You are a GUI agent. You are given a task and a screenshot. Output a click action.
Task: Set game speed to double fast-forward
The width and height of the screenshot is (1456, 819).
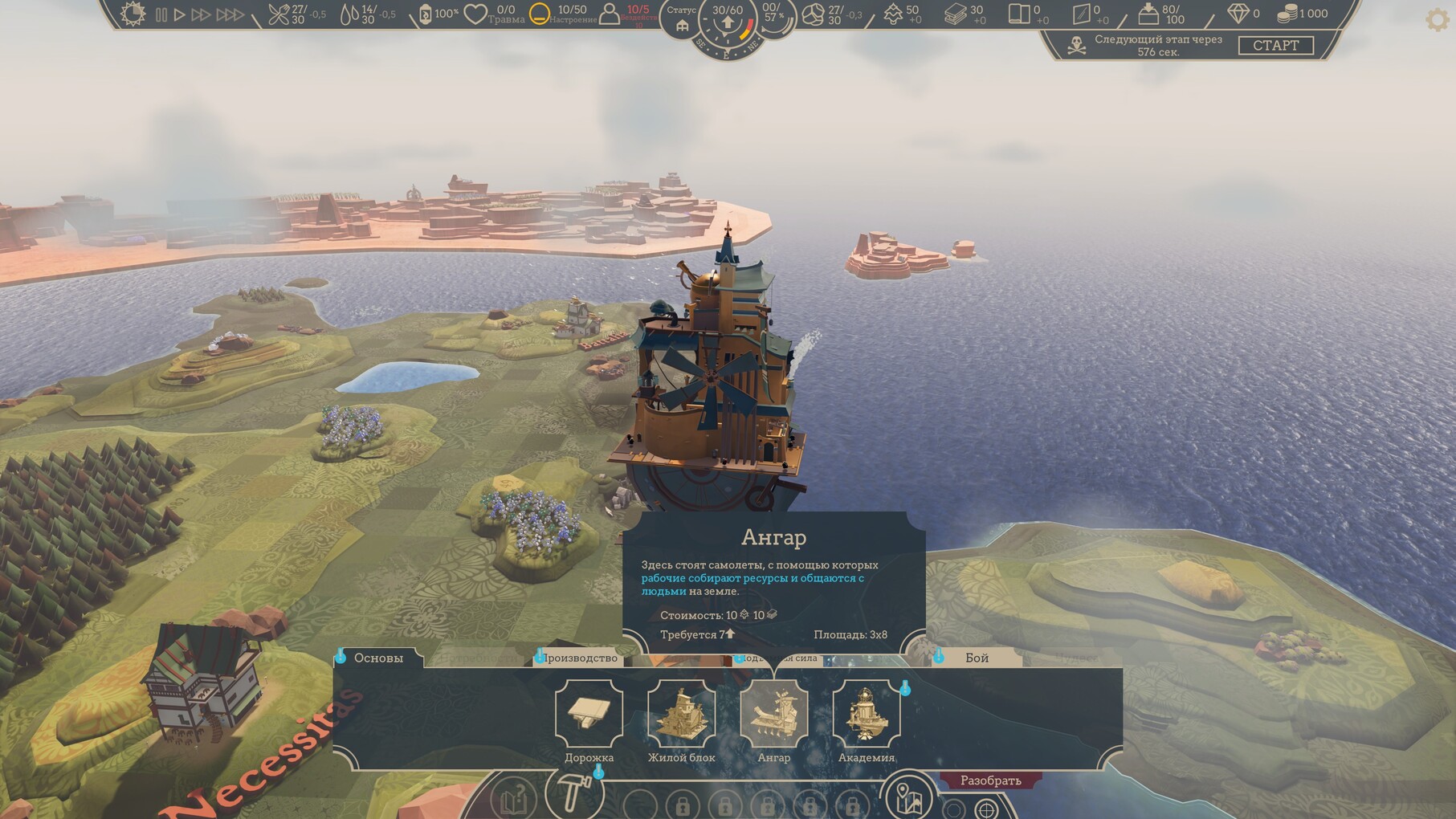(x=201, y=14)
